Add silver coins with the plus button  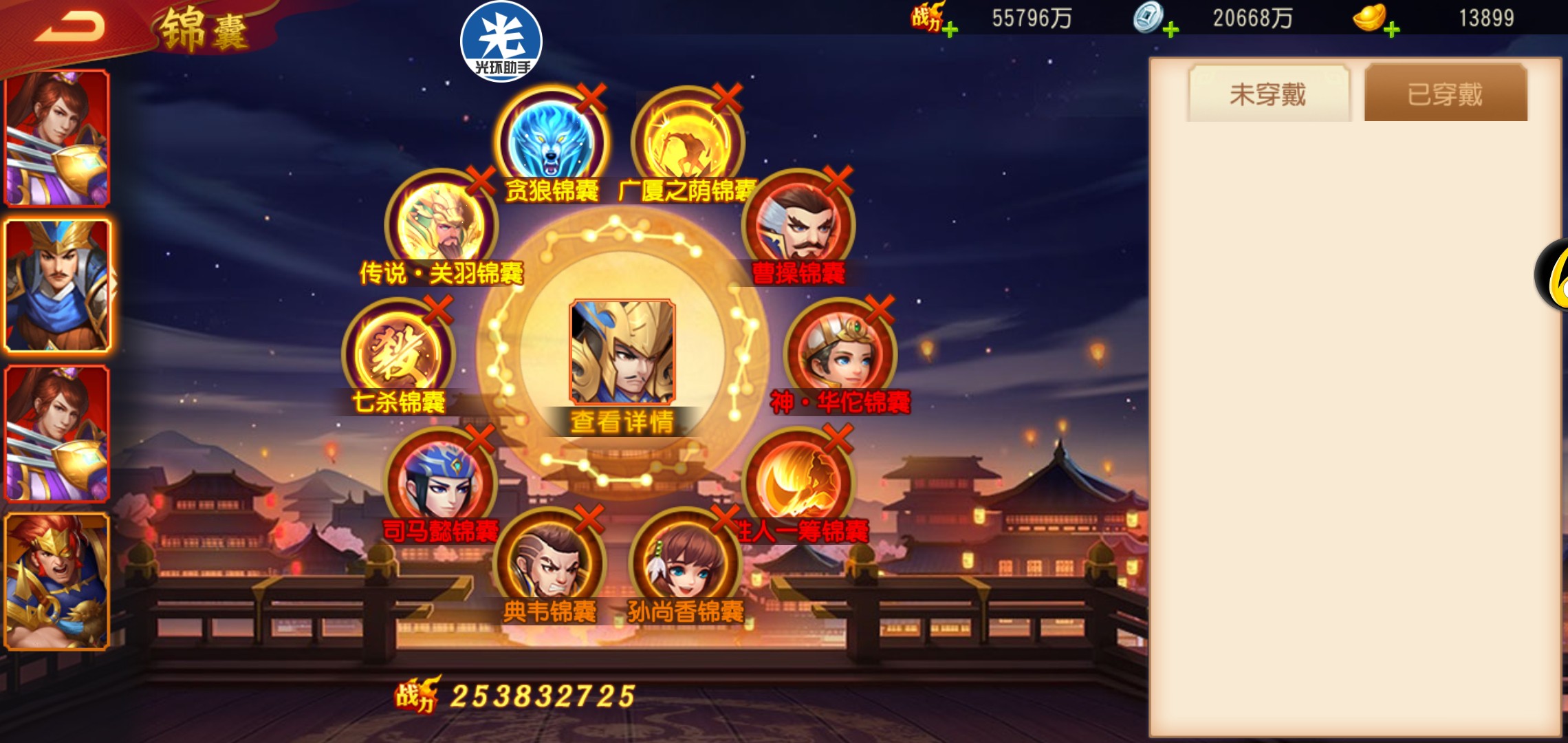1170,30
